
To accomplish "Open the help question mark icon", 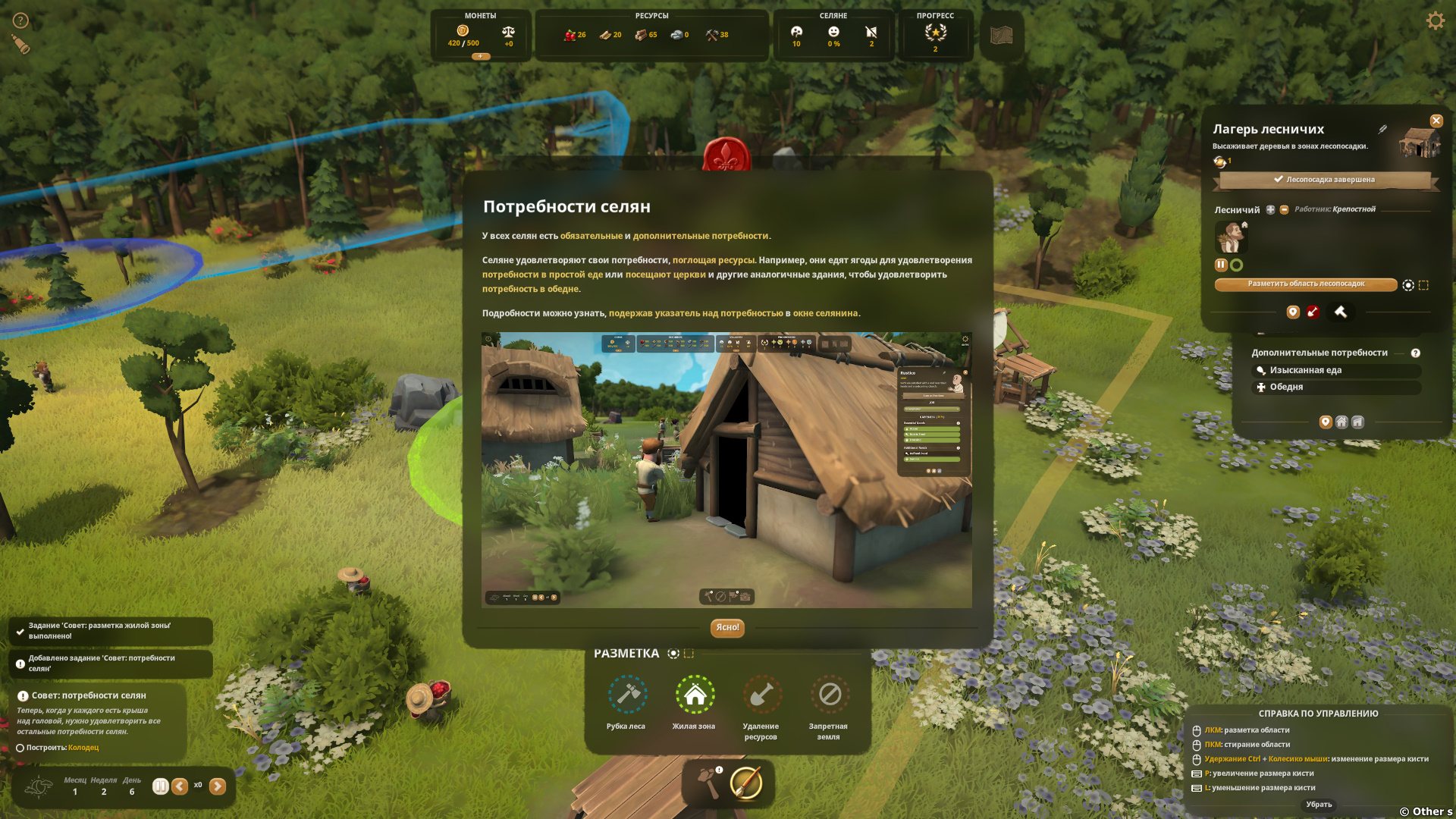I will tap(20, 20).
